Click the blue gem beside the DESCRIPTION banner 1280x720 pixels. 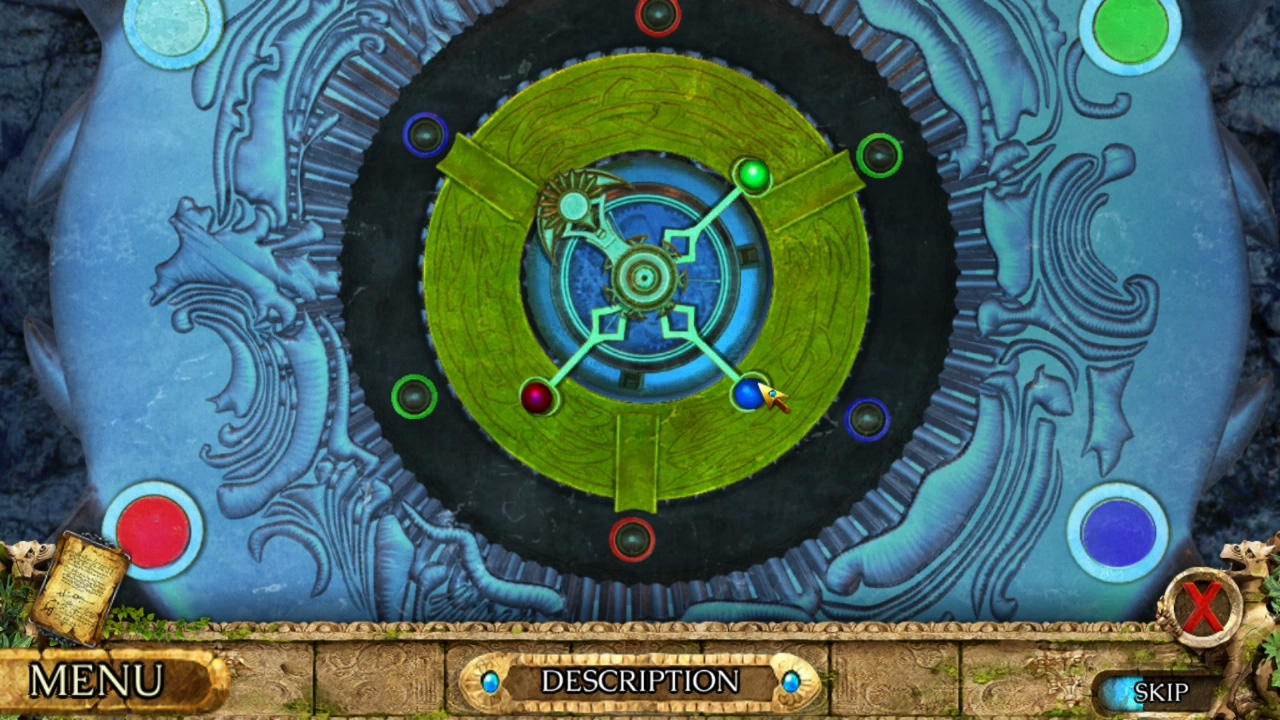click(x=490, y=683)
